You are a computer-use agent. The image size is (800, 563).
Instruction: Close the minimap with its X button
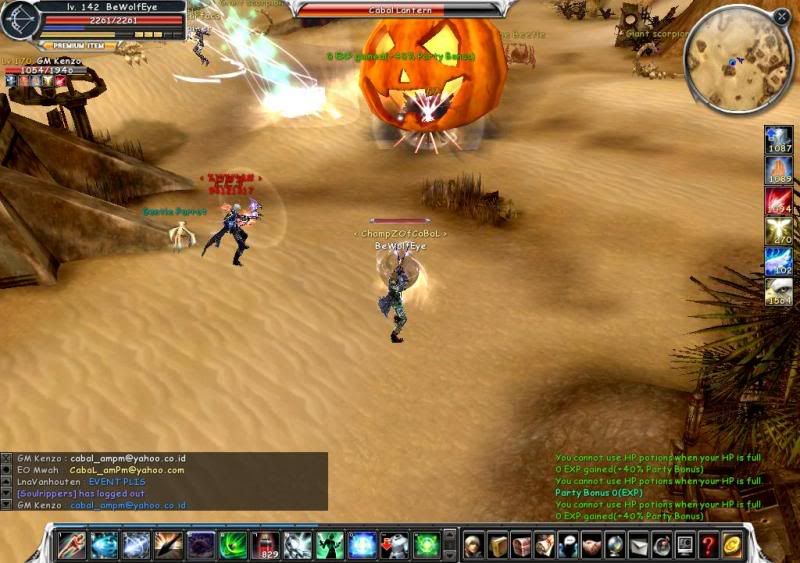[781, 17]
